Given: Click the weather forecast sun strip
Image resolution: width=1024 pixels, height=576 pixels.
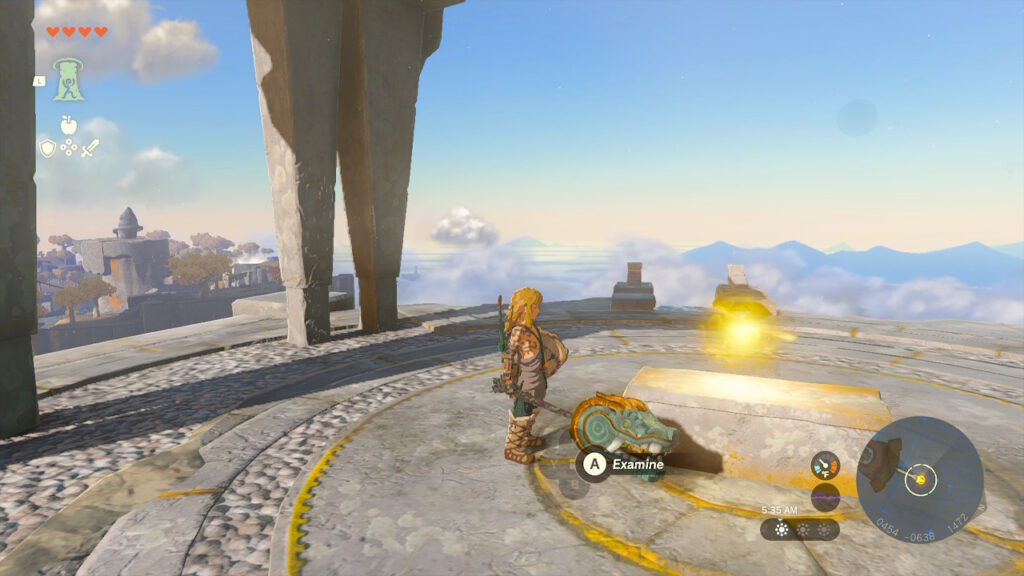Looking at the screenshot, I should point(799,529).
